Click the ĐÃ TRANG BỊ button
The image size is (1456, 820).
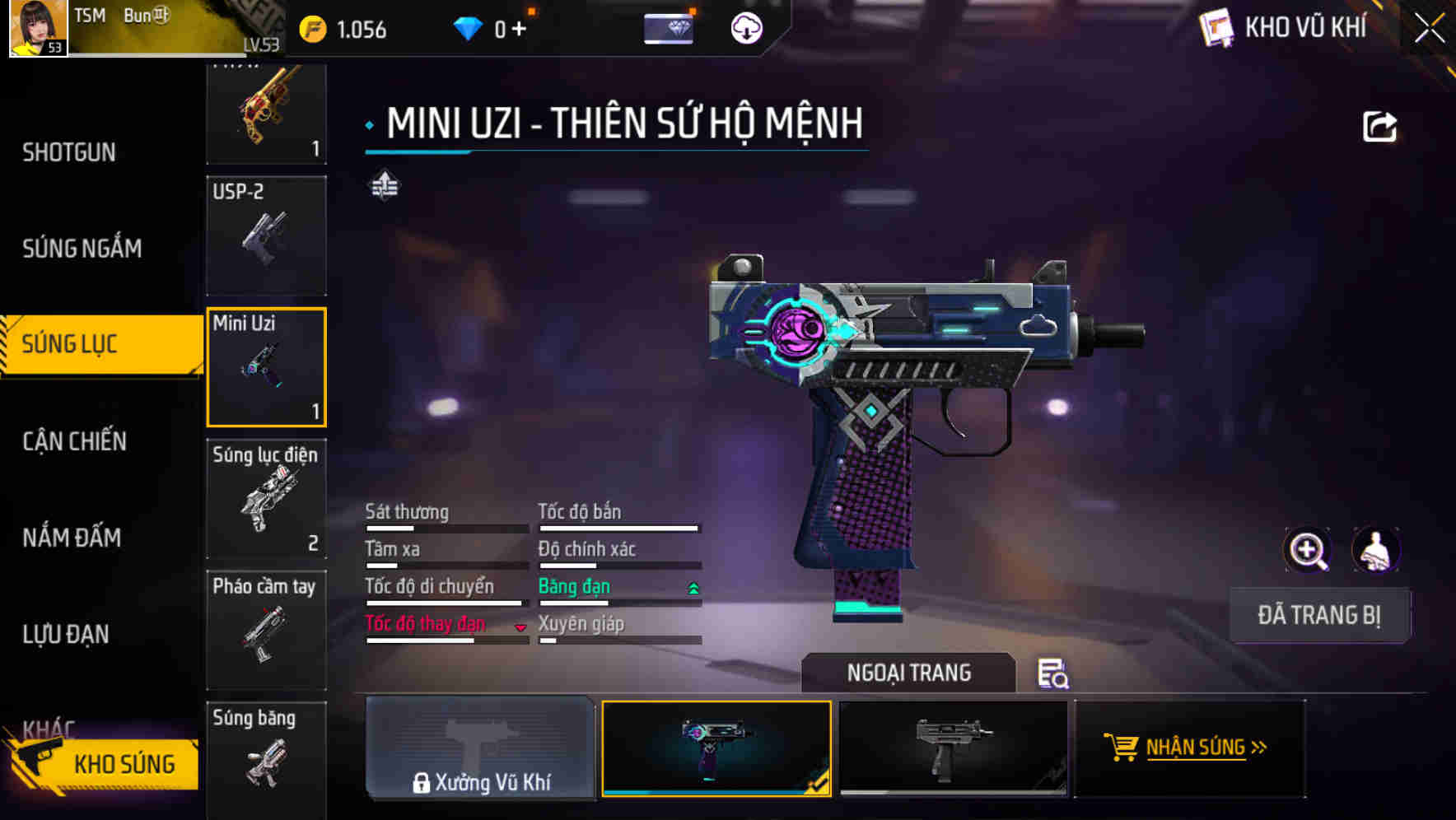click(1318, 615)
